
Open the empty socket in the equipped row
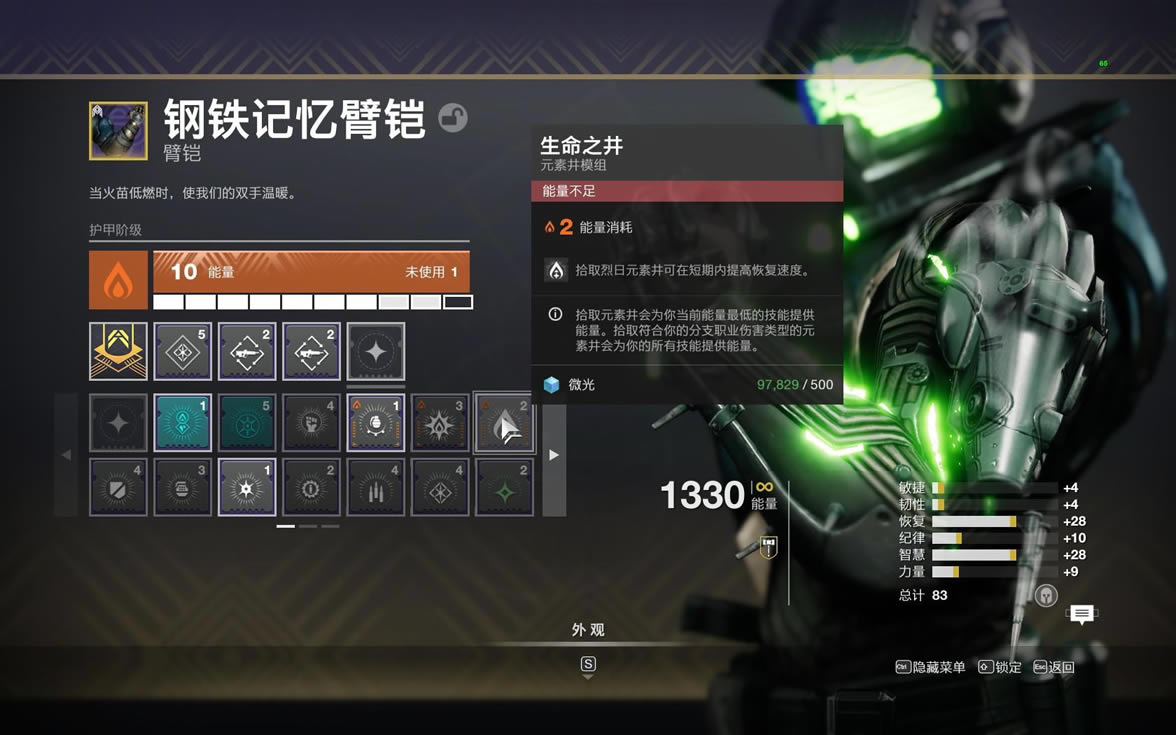tap(375, 351)
